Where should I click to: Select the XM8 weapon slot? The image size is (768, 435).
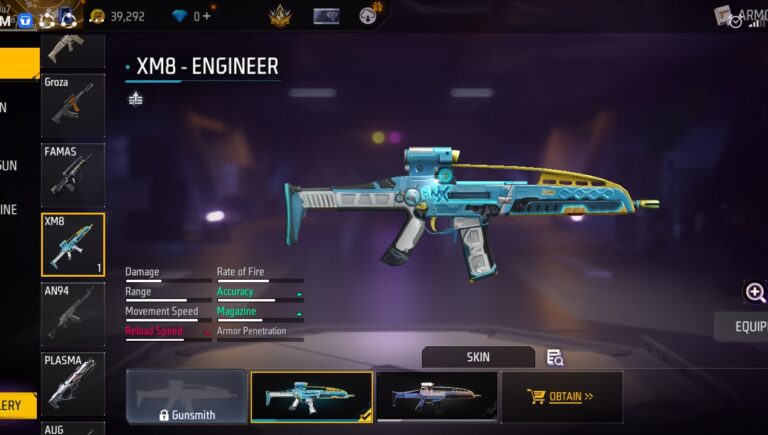coord(72,244)
